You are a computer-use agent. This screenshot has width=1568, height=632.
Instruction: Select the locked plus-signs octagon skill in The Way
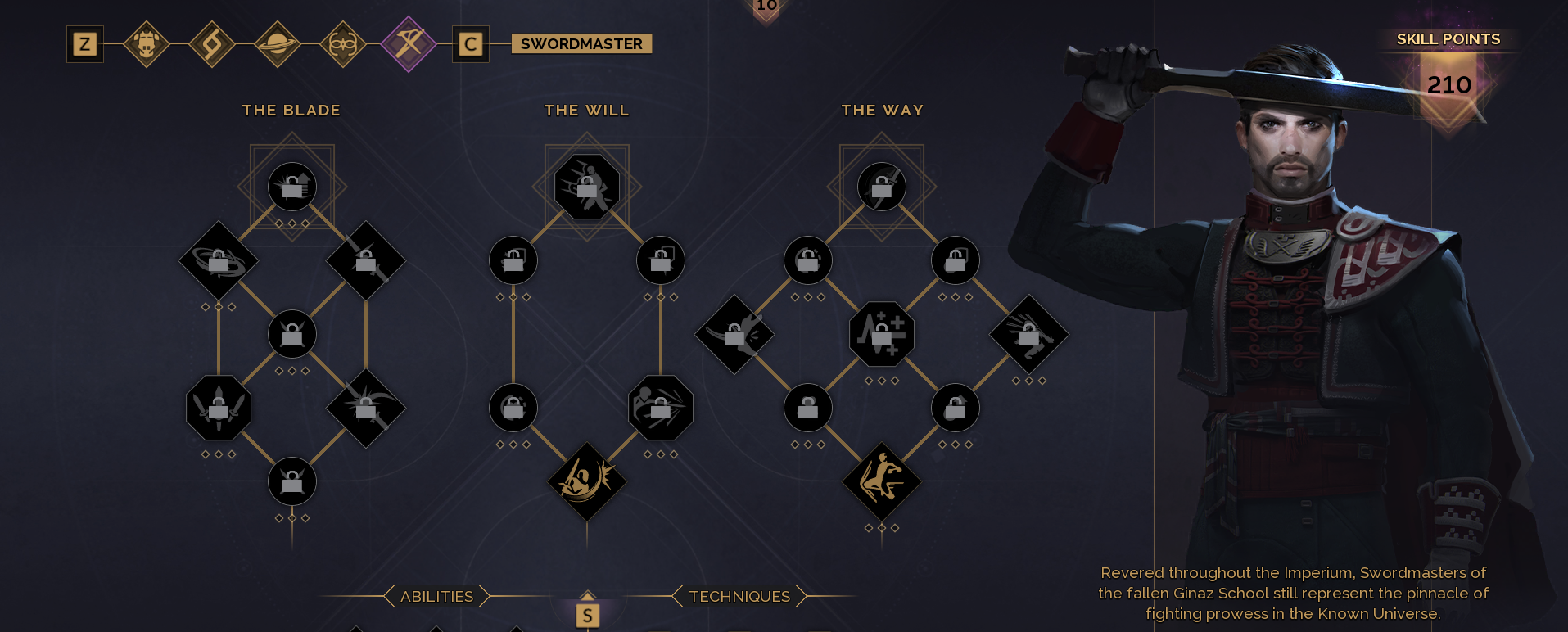pyautogui.click(x=882, y=334)
